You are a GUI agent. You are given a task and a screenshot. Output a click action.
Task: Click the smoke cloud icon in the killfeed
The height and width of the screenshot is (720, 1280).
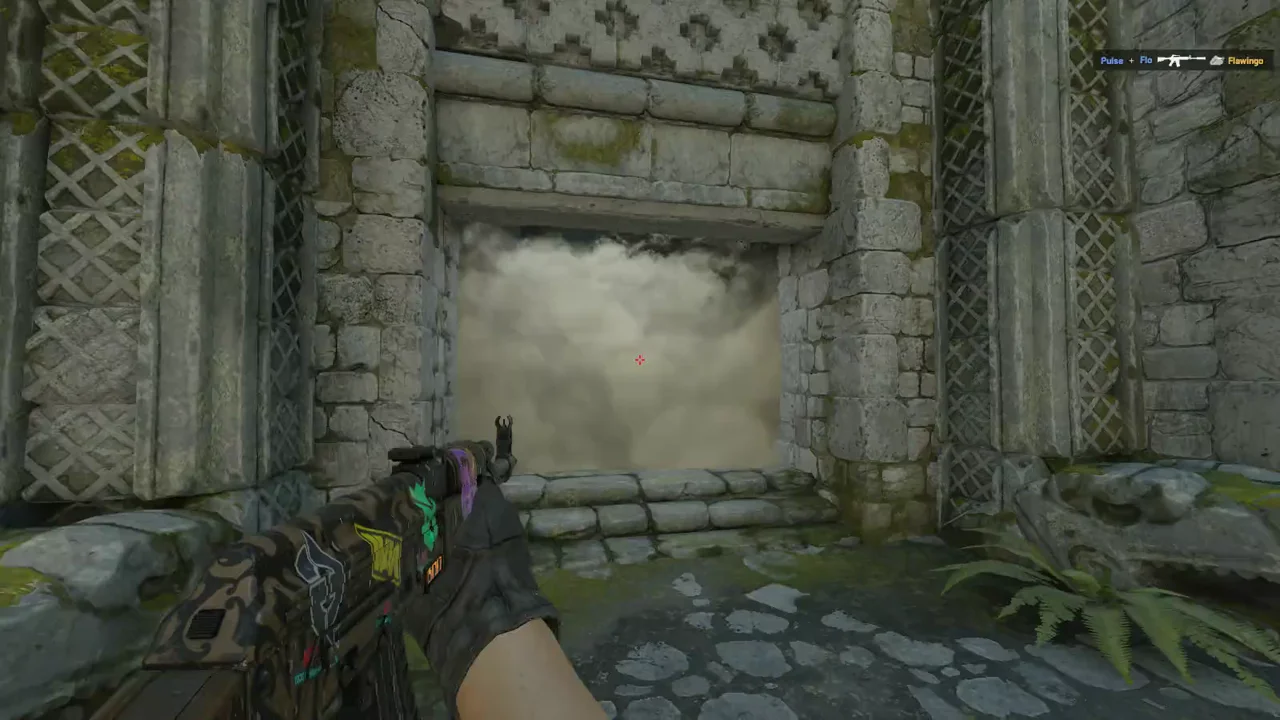coord(1217,60)
